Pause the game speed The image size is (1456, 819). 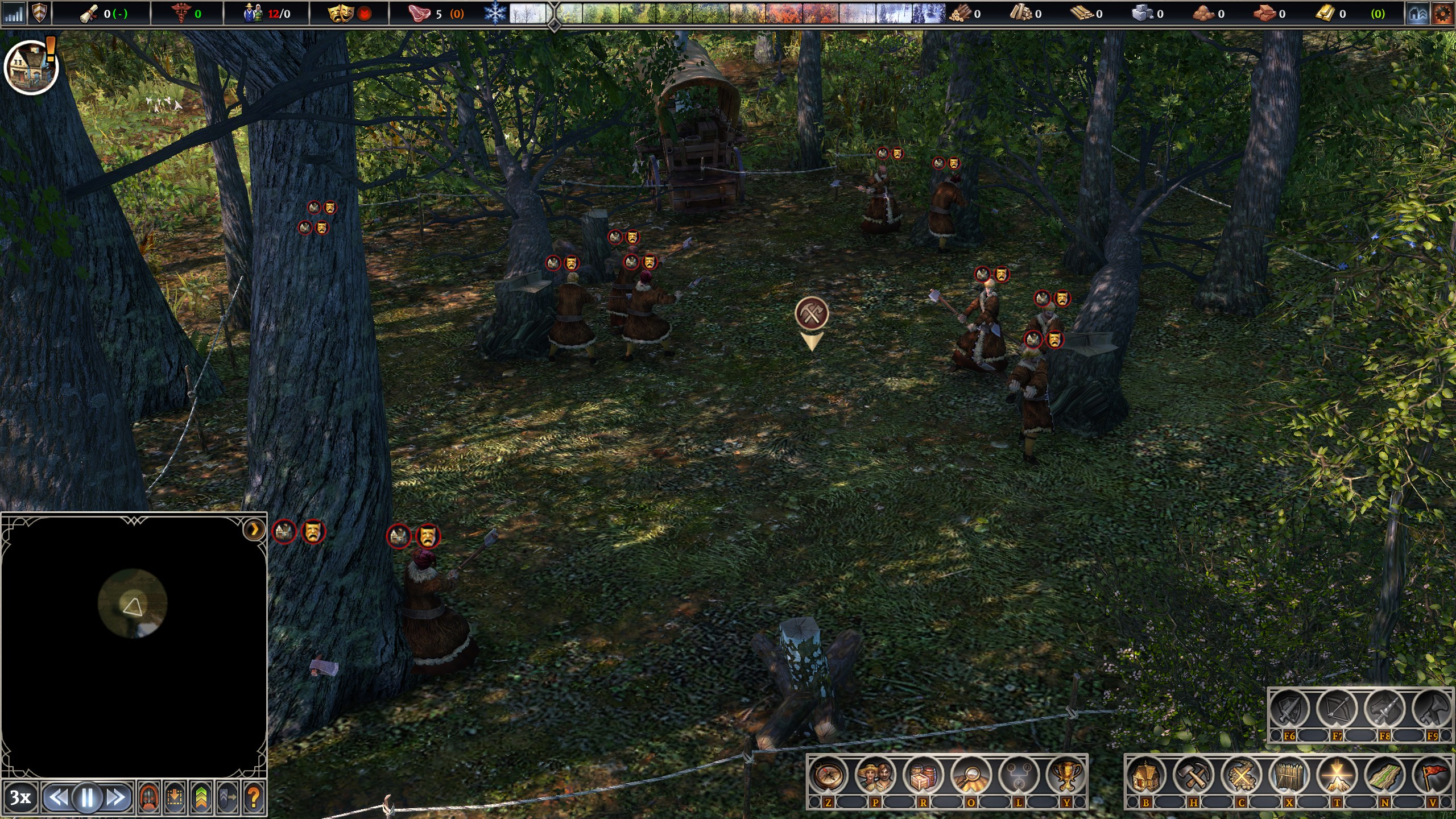[88, 798]
